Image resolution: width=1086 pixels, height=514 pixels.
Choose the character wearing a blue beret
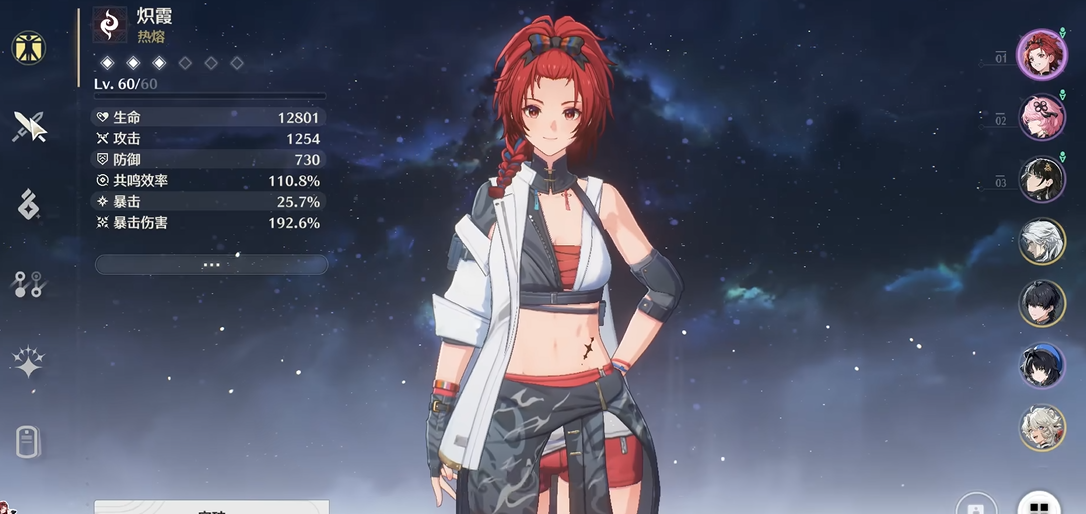point(1042,365)
